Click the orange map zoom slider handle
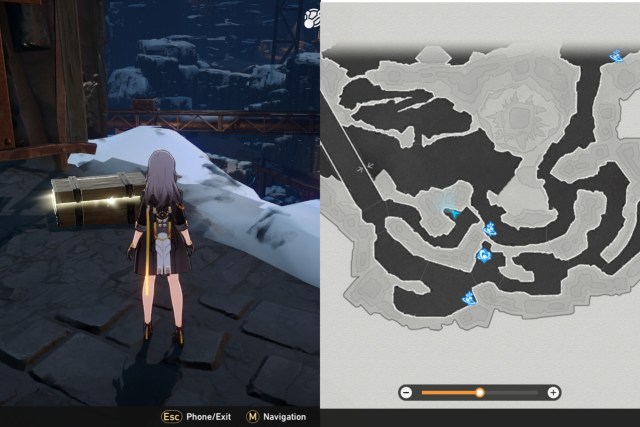640x427 pixels. tap(480, 393)
